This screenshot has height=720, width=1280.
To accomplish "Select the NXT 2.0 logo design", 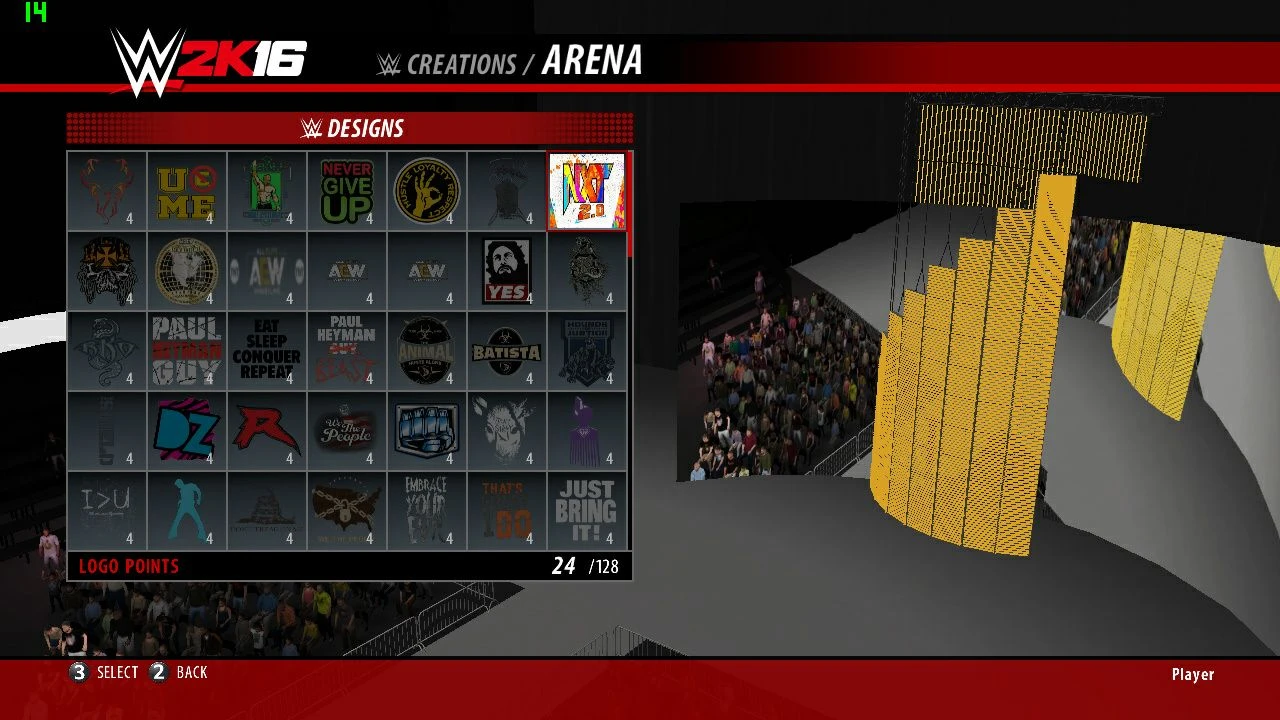I will [x=587, y=191].
